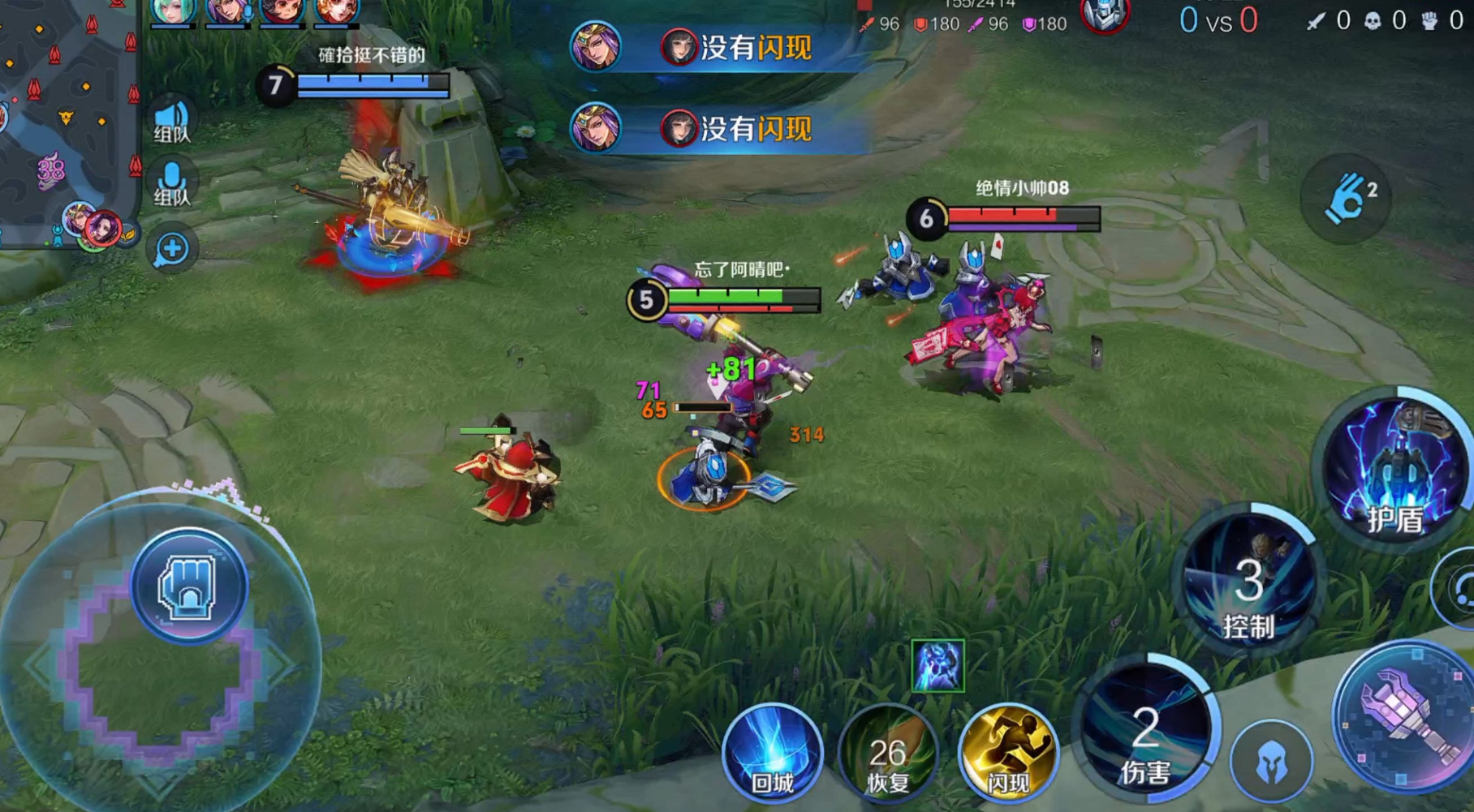Toggle the team microphone 组队 button
The image size is (1474, 812).
tap(171, 183)
